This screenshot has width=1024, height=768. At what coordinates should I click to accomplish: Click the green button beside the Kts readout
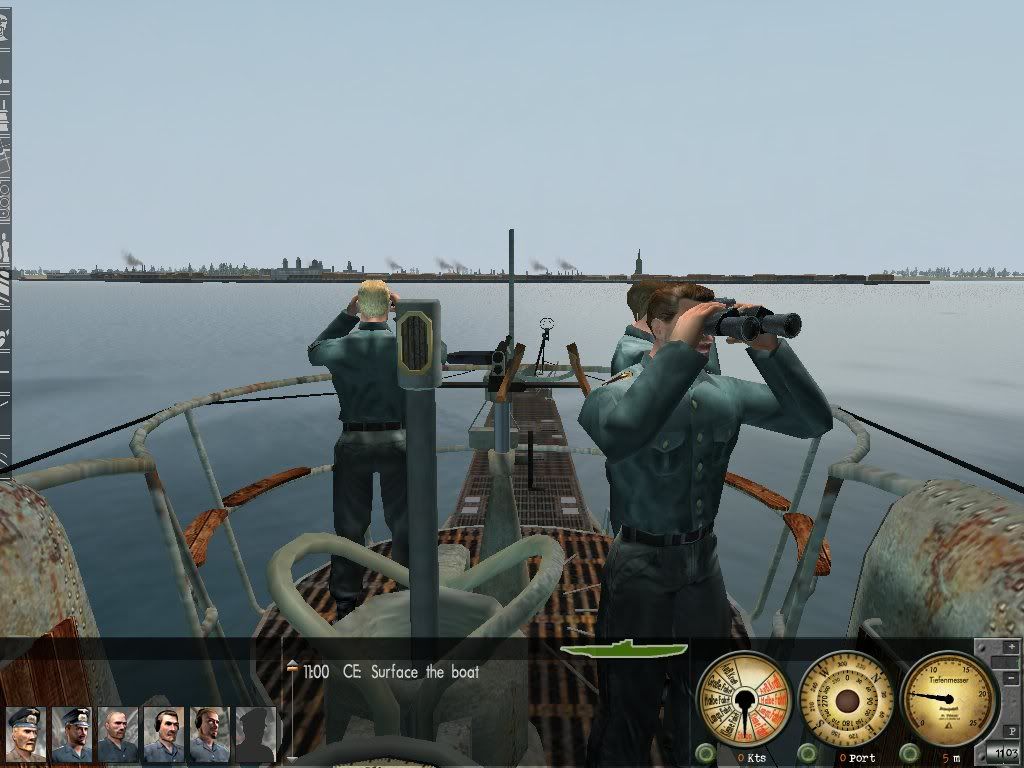click(704, 752)
